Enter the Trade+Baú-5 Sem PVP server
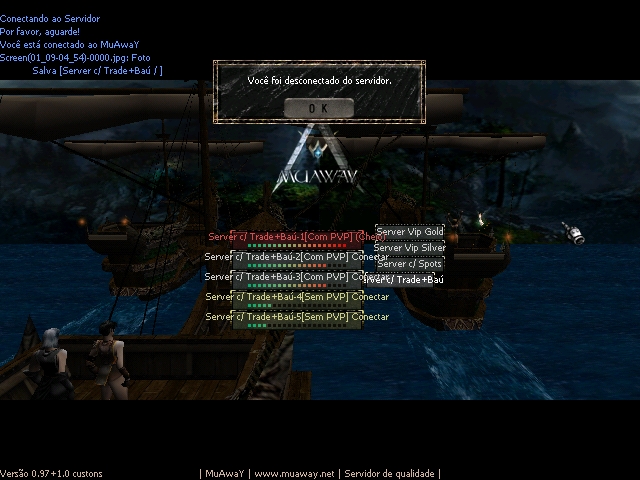Viewport: 640px width, 480px height. (297, 318)
